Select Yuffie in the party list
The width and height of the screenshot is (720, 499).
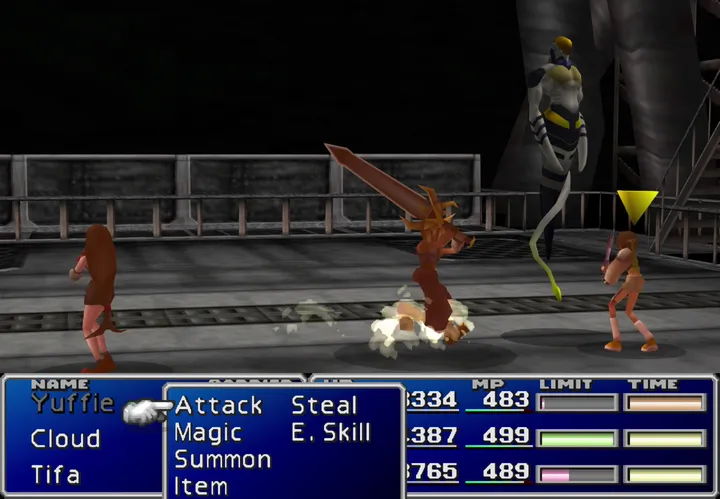click(71, 404)
